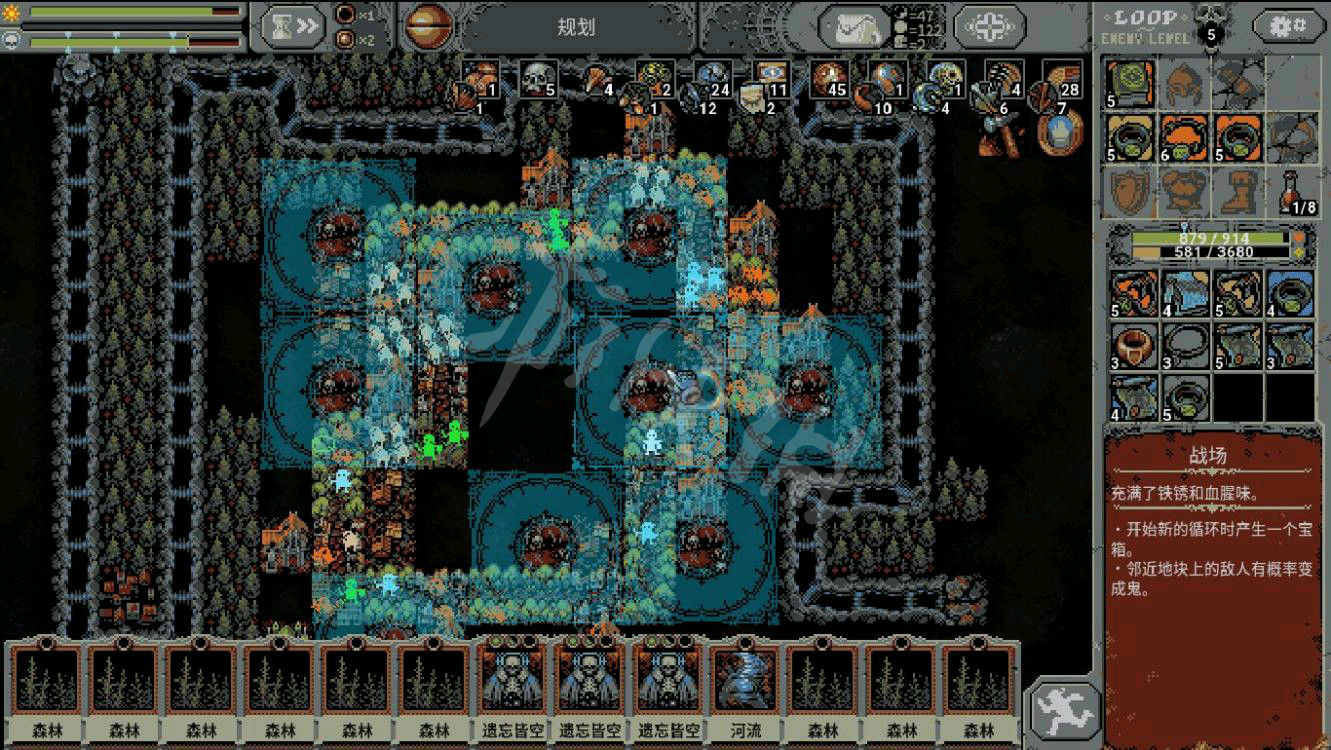The image size is (1331, 750).
Task: Use the health potion flask
Action: 1294,191
